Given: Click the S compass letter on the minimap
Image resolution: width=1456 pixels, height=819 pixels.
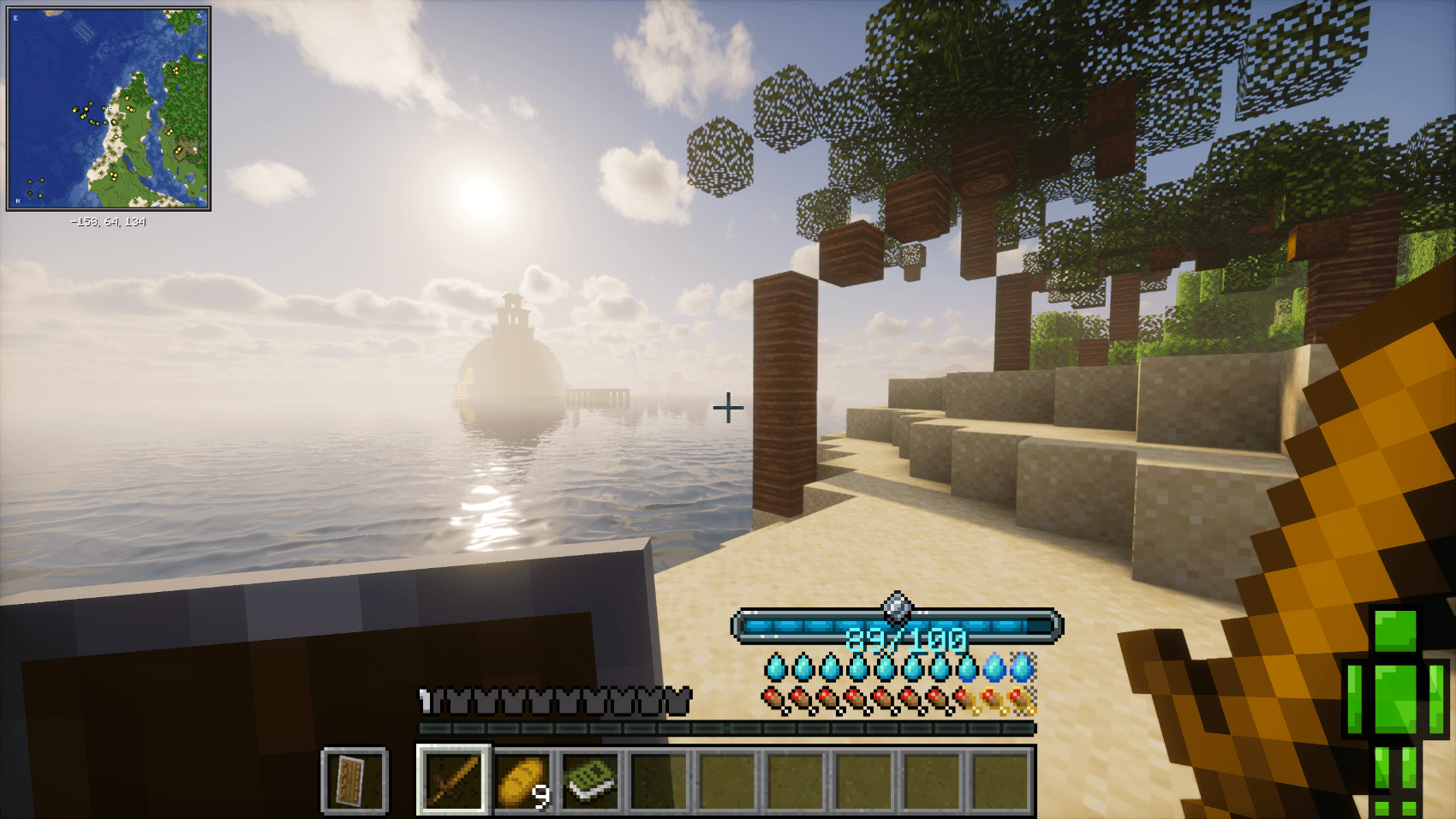Looking at the screenshot, I should click(200, 15).
